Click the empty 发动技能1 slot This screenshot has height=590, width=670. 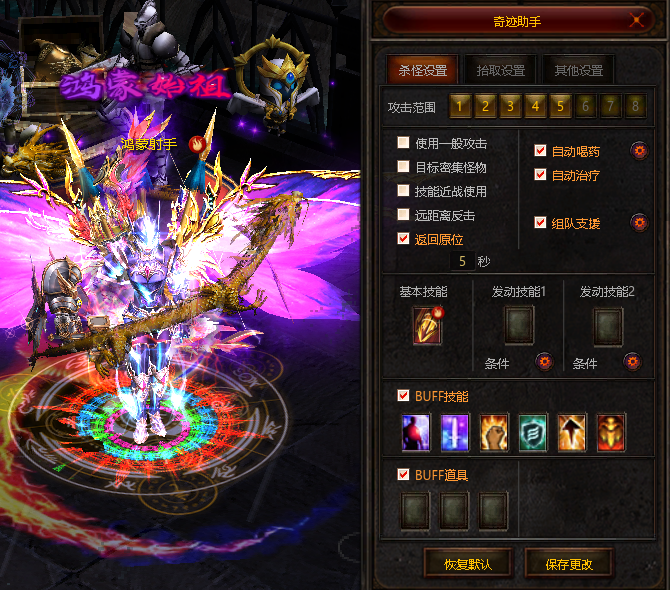coord(518,325)
